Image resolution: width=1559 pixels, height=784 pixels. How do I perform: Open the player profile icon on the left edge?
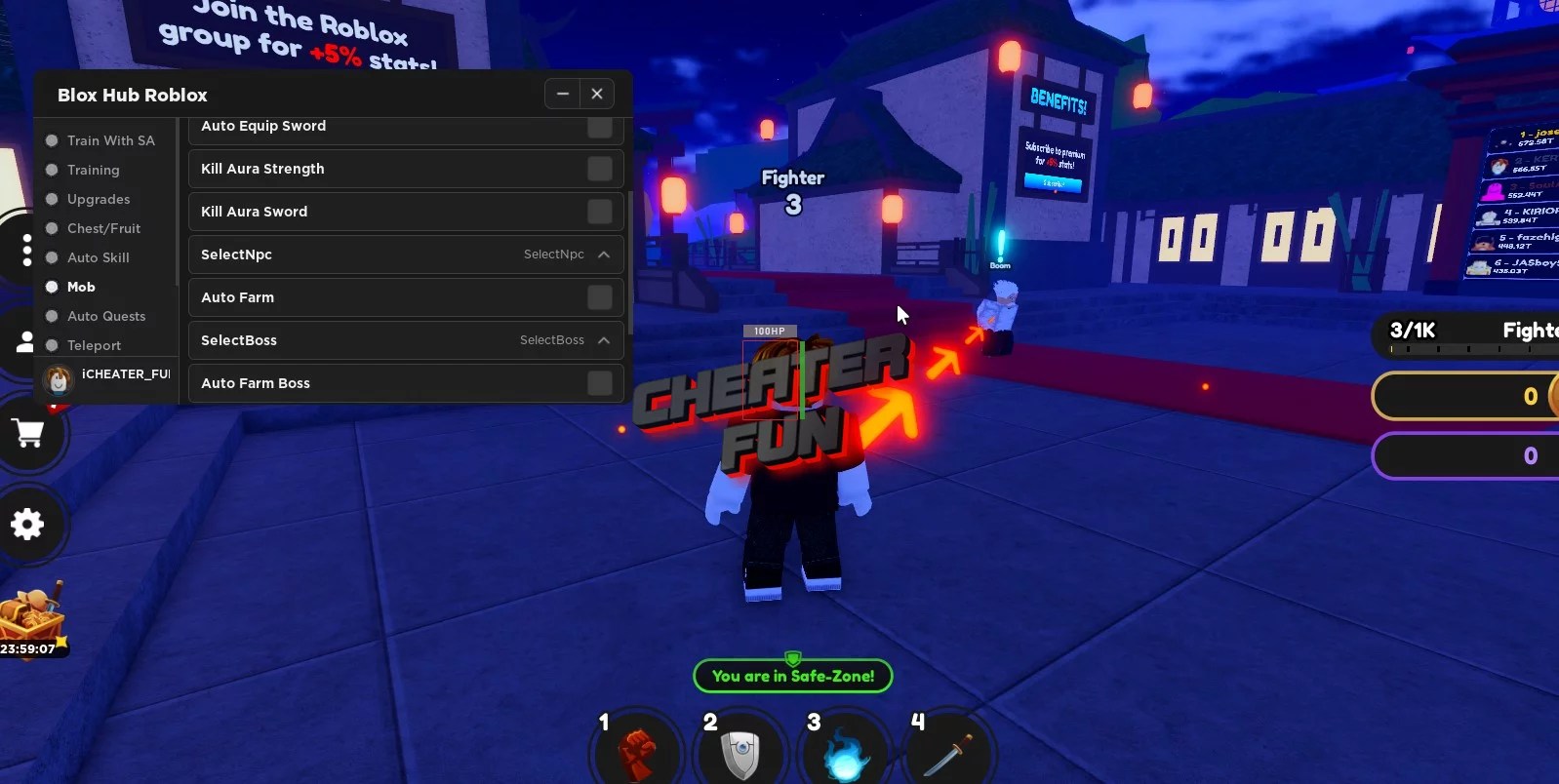click(25, 342)
